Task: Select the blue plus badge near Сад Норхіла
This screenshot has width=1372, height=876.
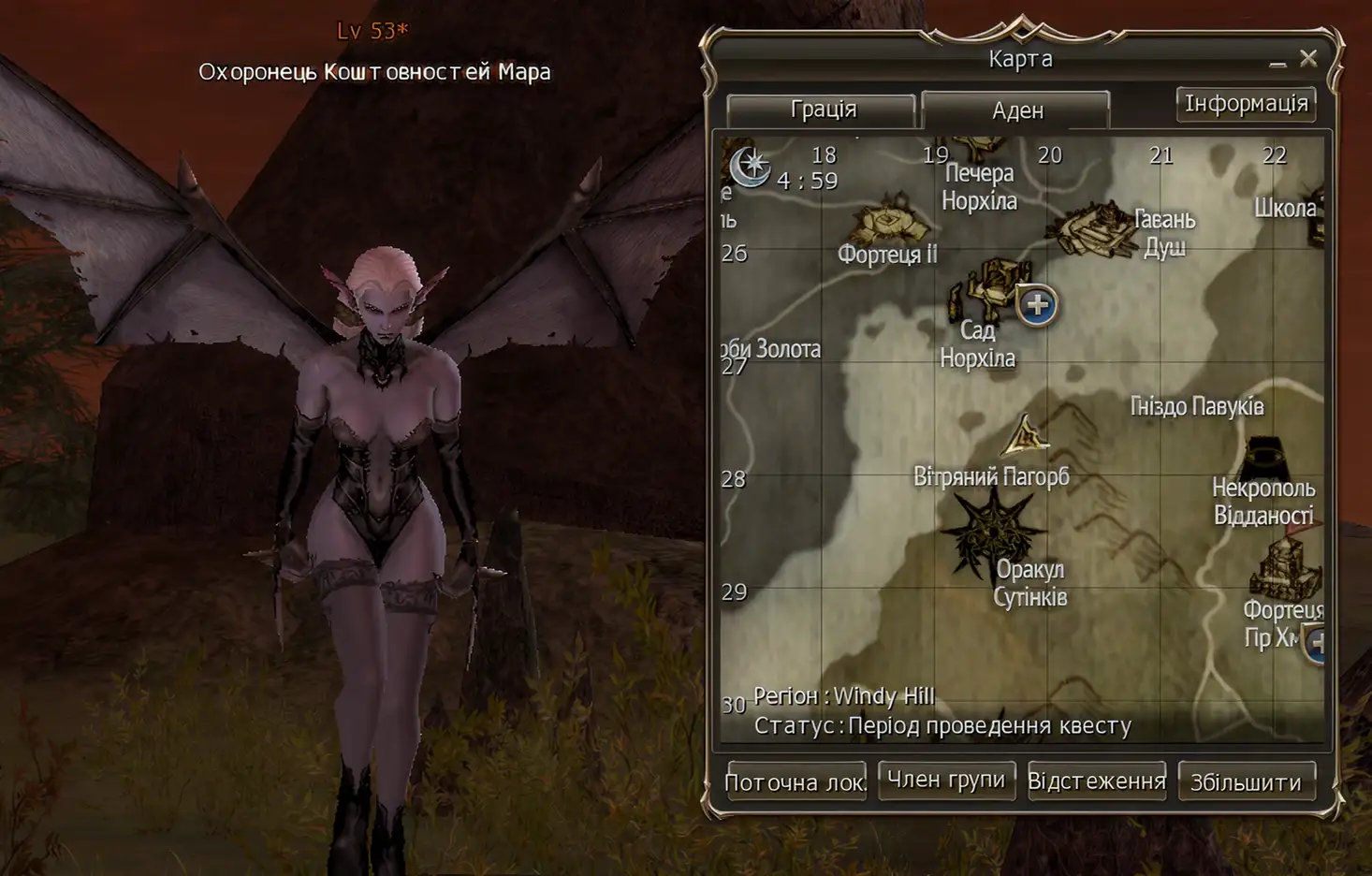Action: [x=1035, y=306]
